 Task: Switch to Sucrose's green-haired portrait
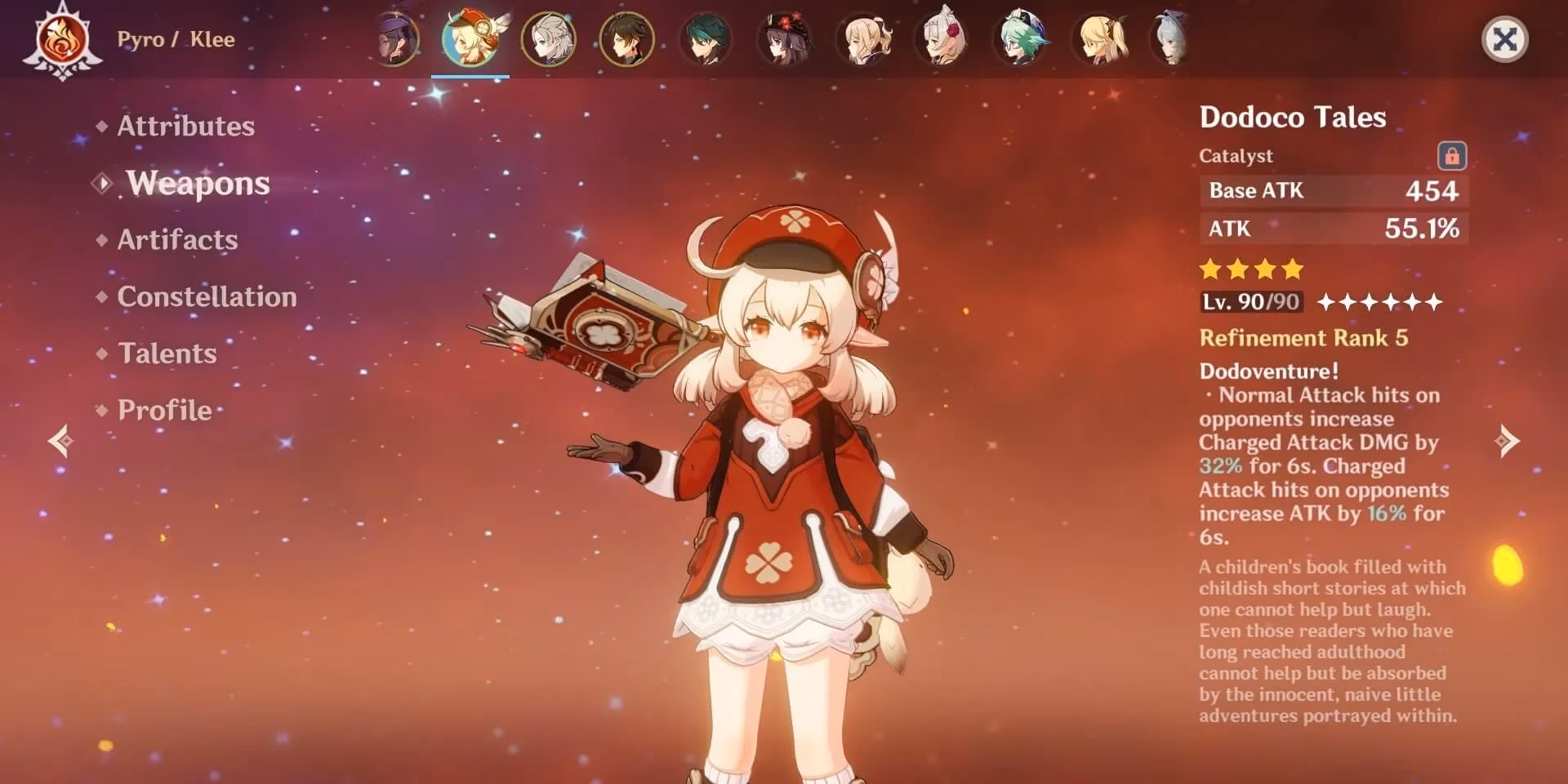(1020, 39)
